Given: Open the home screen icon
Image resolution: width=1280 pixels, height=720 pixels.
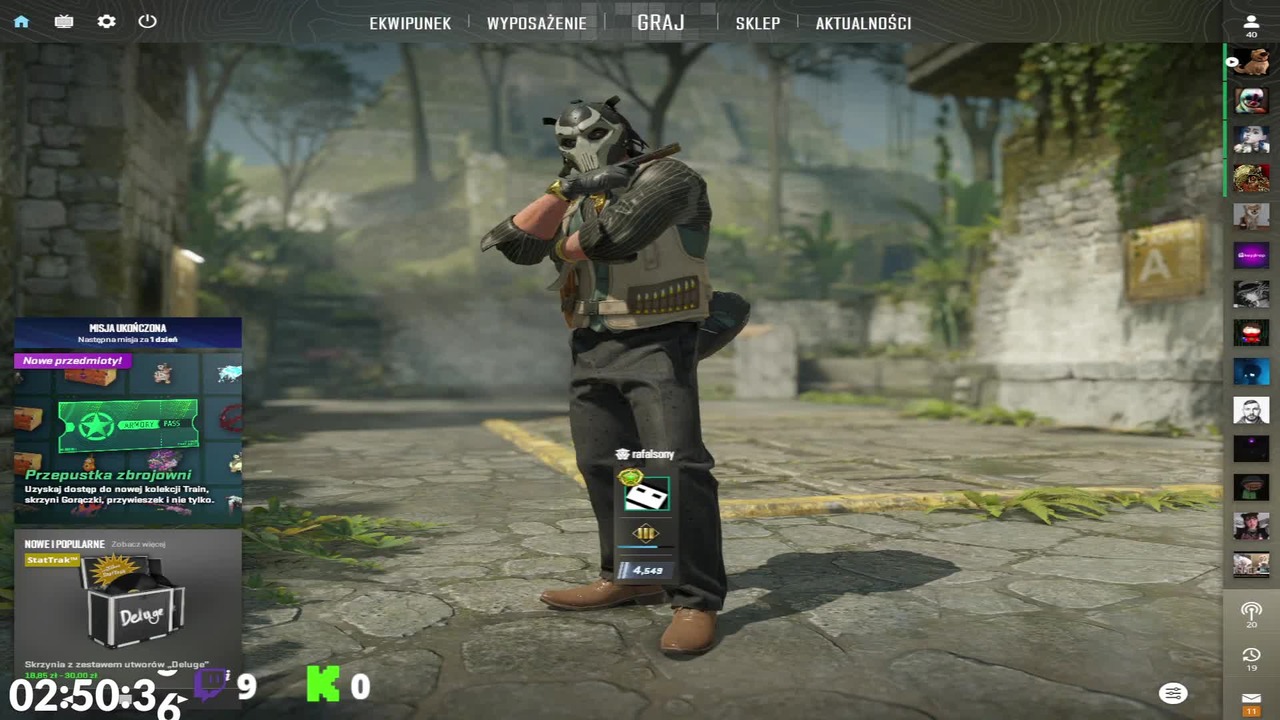Looking at the screenshot, I should [x=21, y=21].
